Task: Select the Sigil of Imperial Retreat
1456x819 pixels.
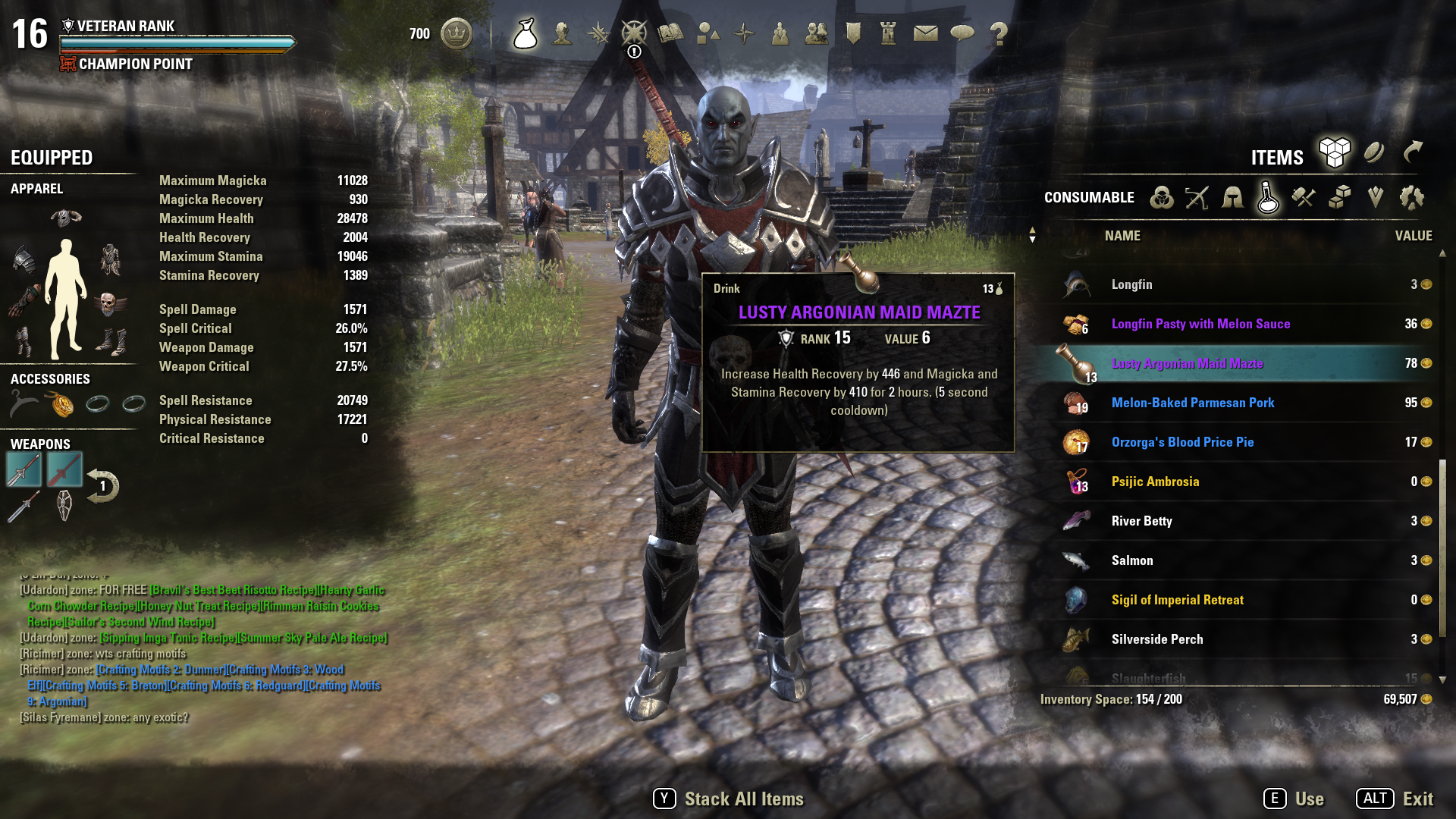Action: pos(1177,600)
